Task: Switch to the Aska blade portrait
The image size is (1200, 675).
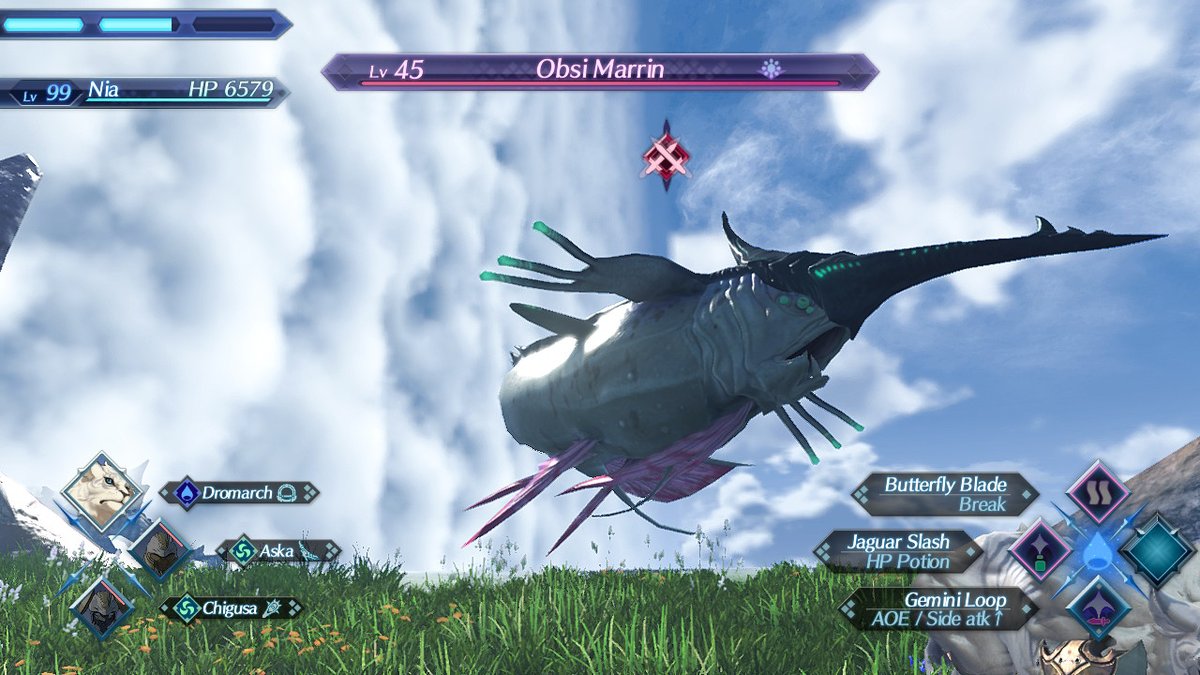Action: [x=159, y=550]
